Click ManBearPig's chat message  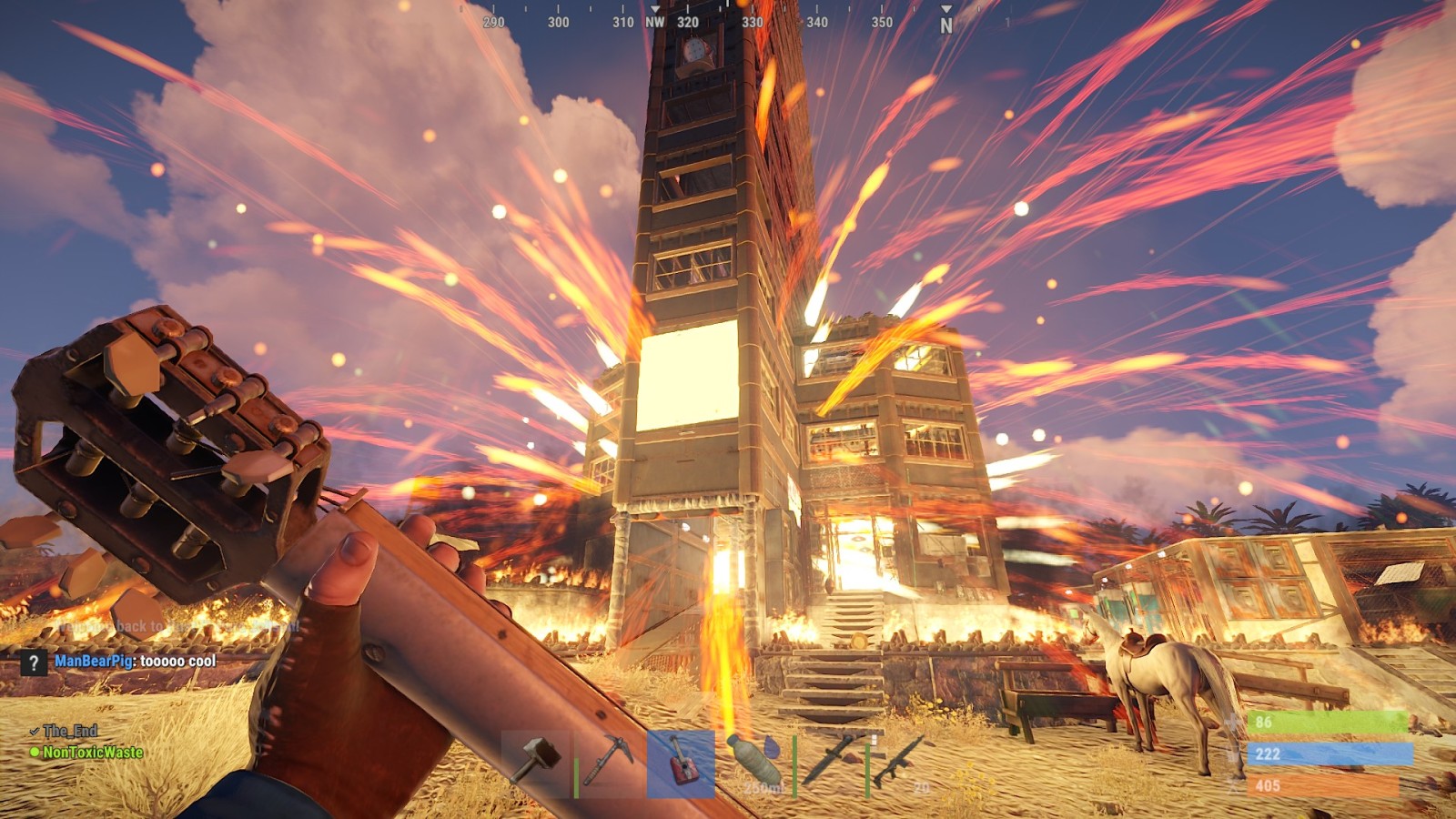136,662
